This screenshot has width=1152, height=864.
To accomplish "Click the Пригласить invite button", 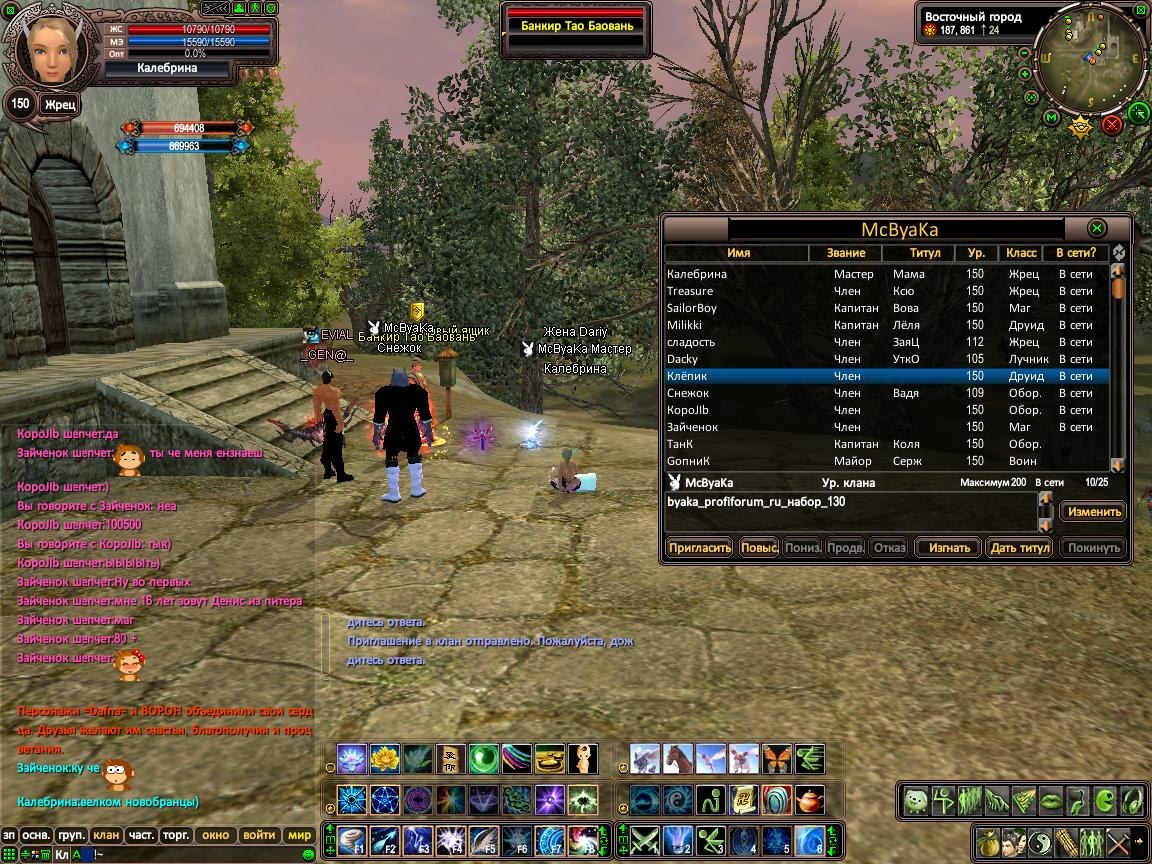I will (x=699, y=548).
